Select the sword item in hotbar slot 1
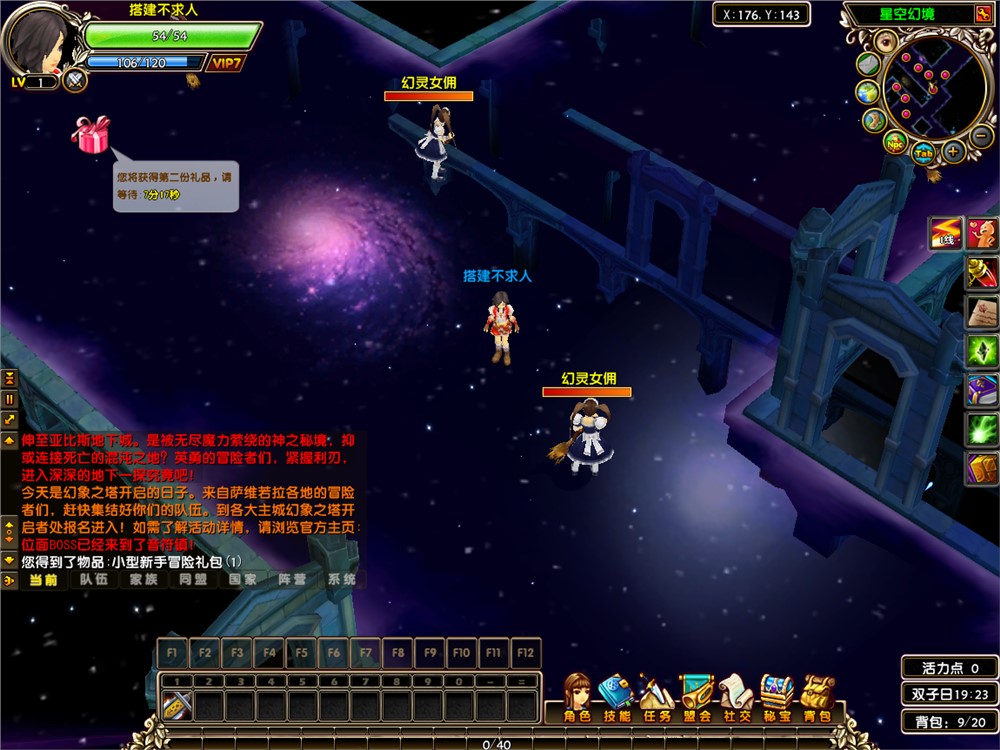Viewport: 1000px width, 750px height. click(x=177, y=706)
